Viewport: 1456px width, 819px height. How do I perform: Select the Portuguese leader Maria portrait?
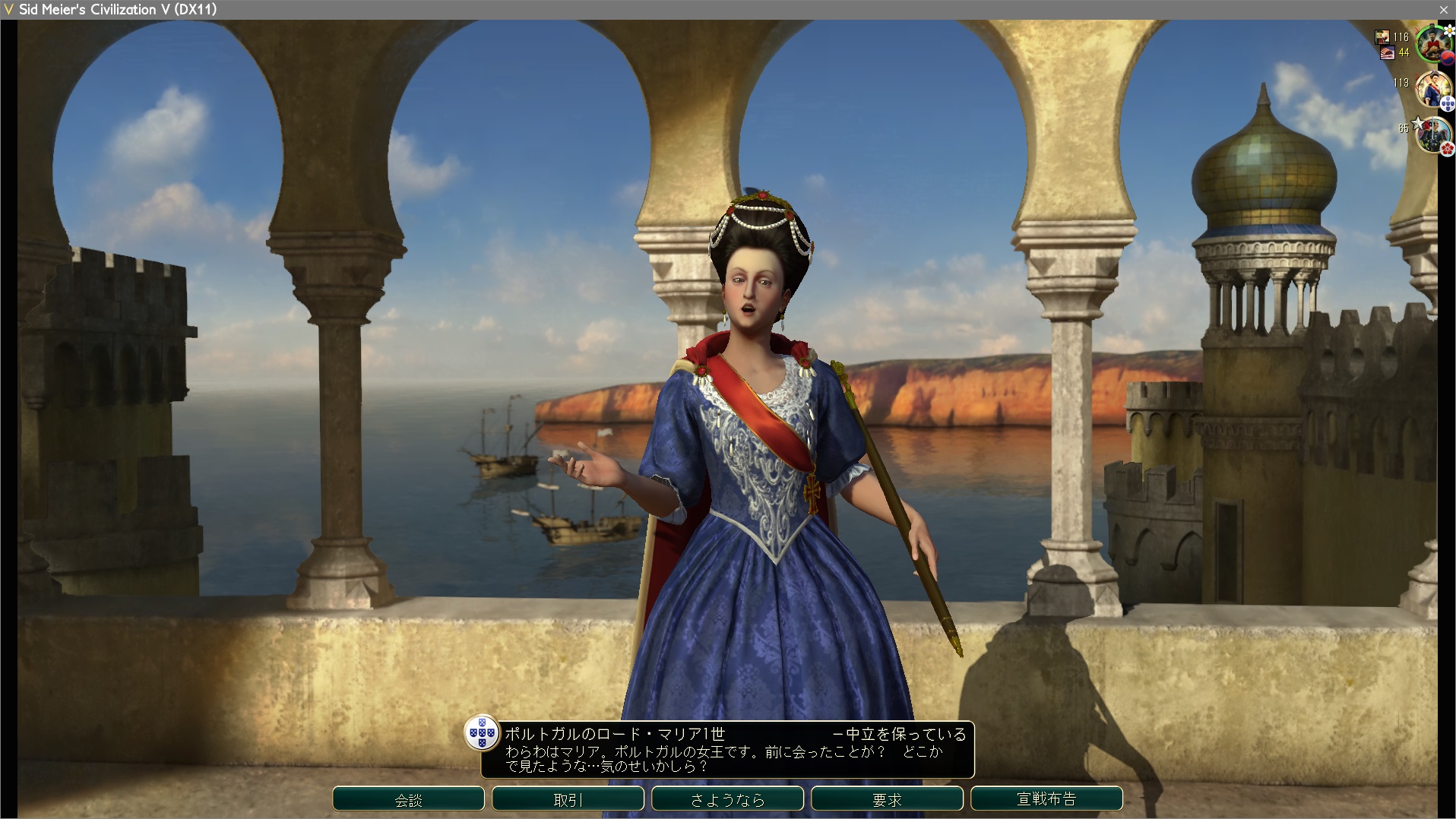pos(1432,90)
